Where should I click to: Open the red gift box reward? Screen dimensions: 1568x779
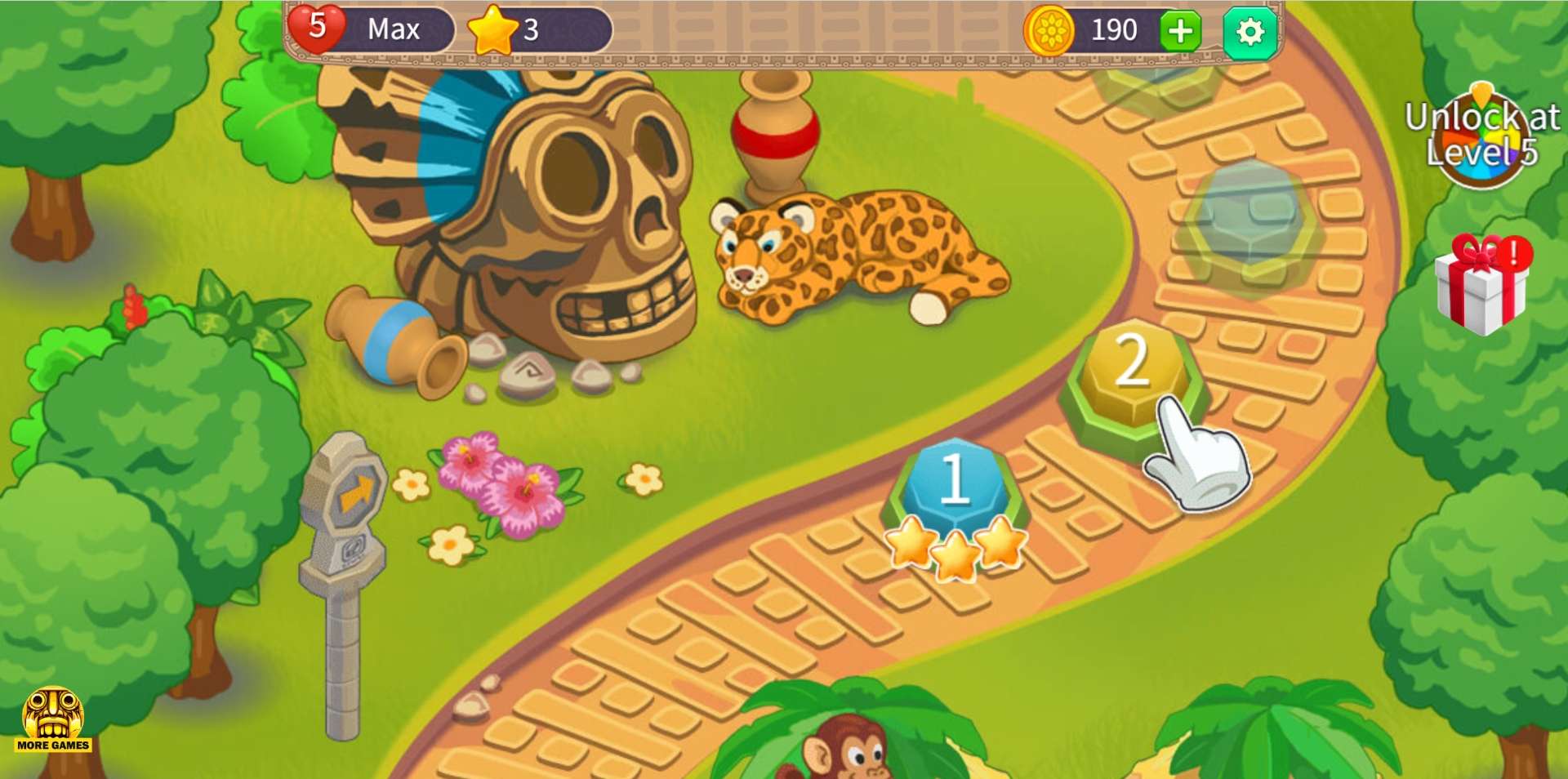[x=1481, y=286]
